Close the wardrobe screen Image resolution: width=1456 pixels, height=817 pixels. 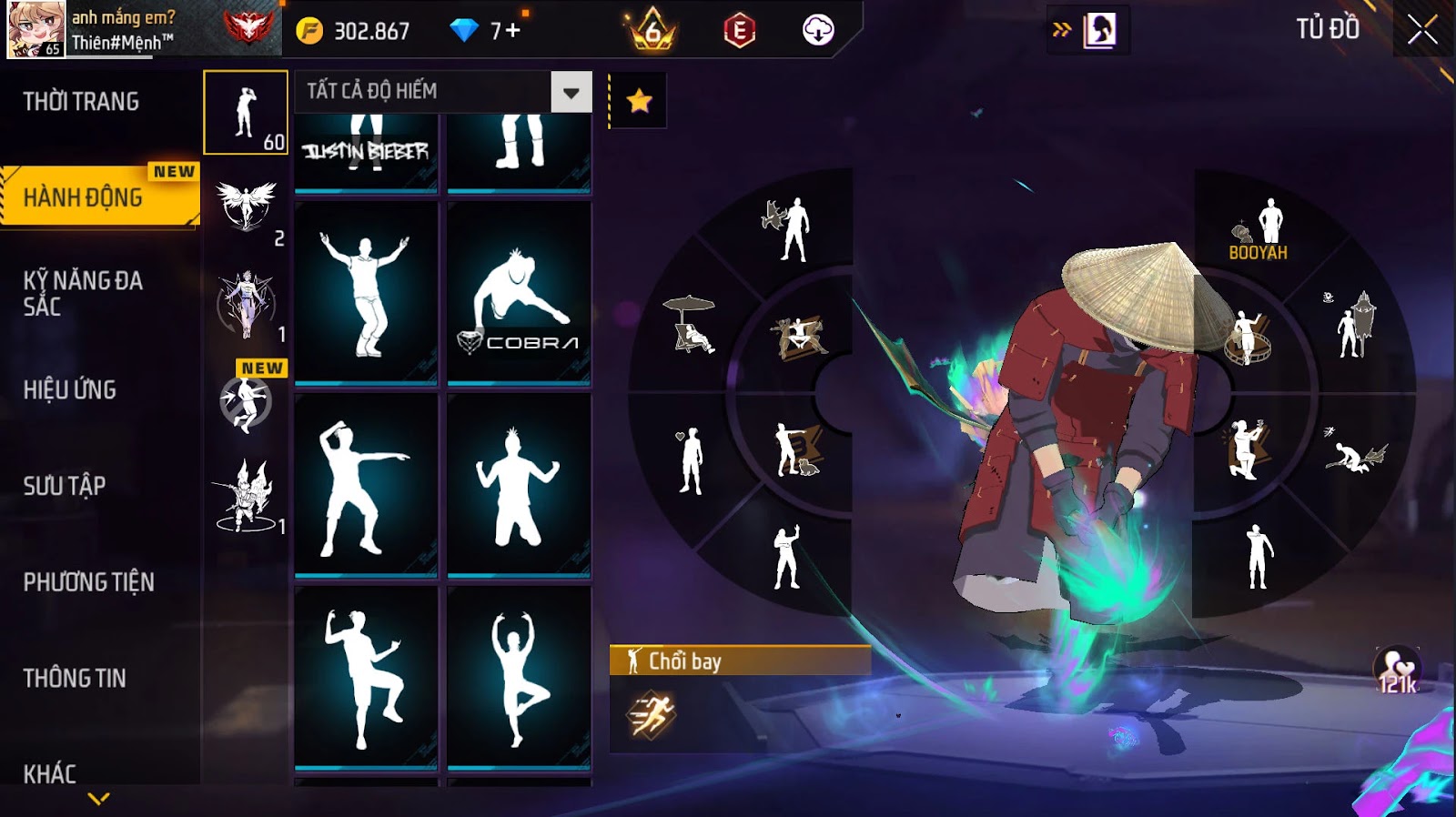click(x=1422, y=31)
